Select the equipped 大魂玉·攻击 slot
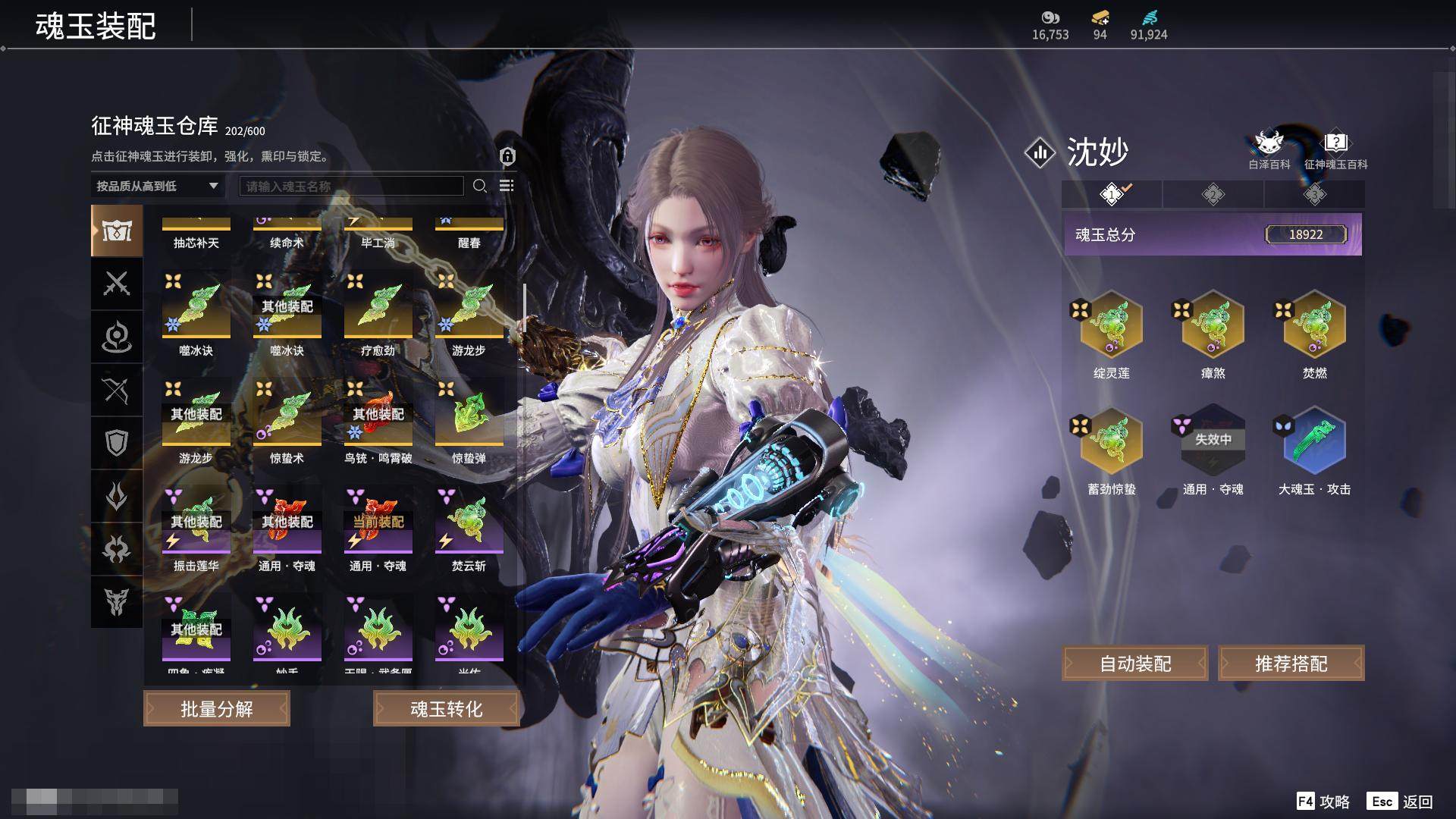 pos(1314,441)
